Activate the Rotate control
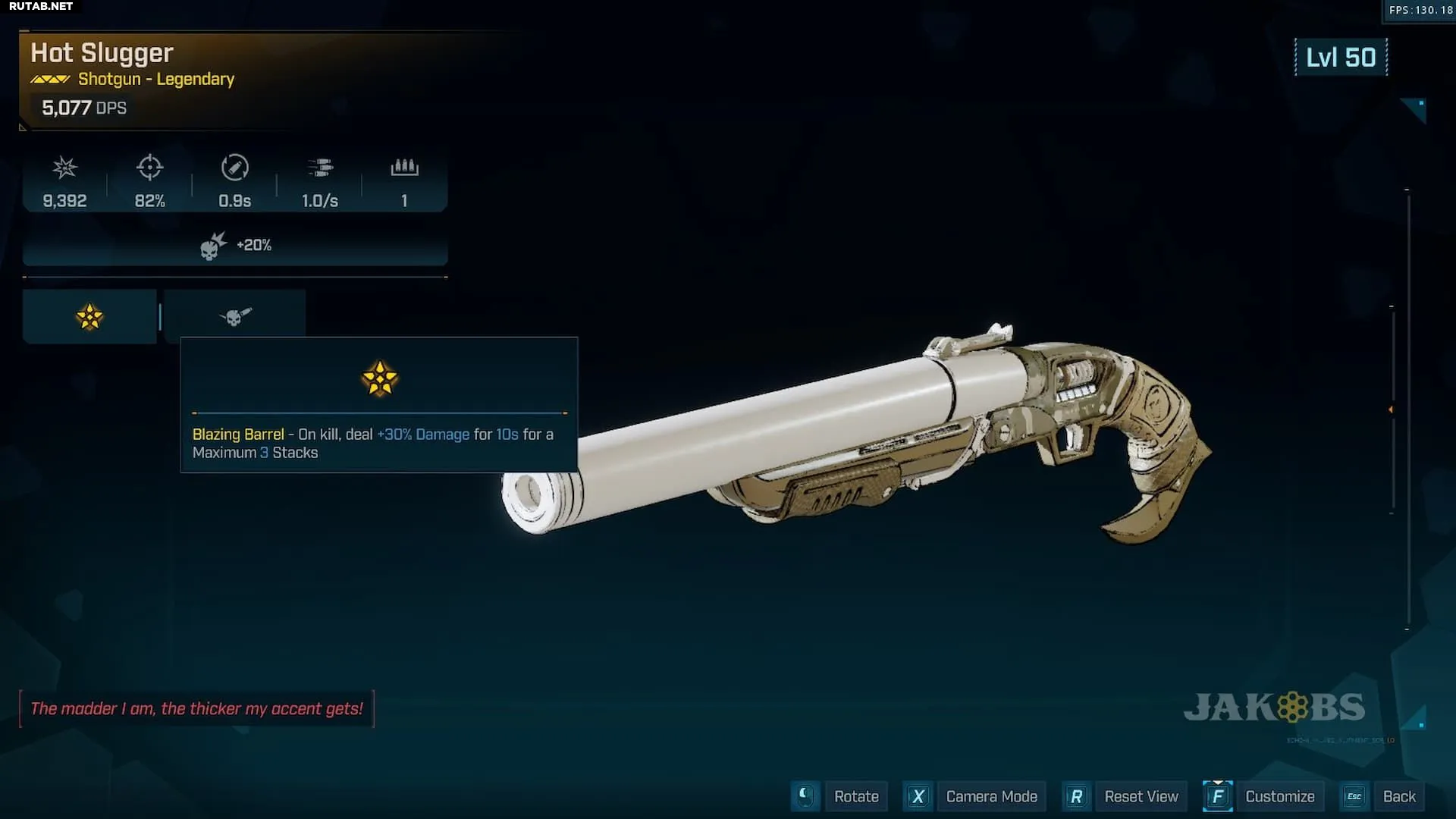1456x819 pixels. pos(855,796)
